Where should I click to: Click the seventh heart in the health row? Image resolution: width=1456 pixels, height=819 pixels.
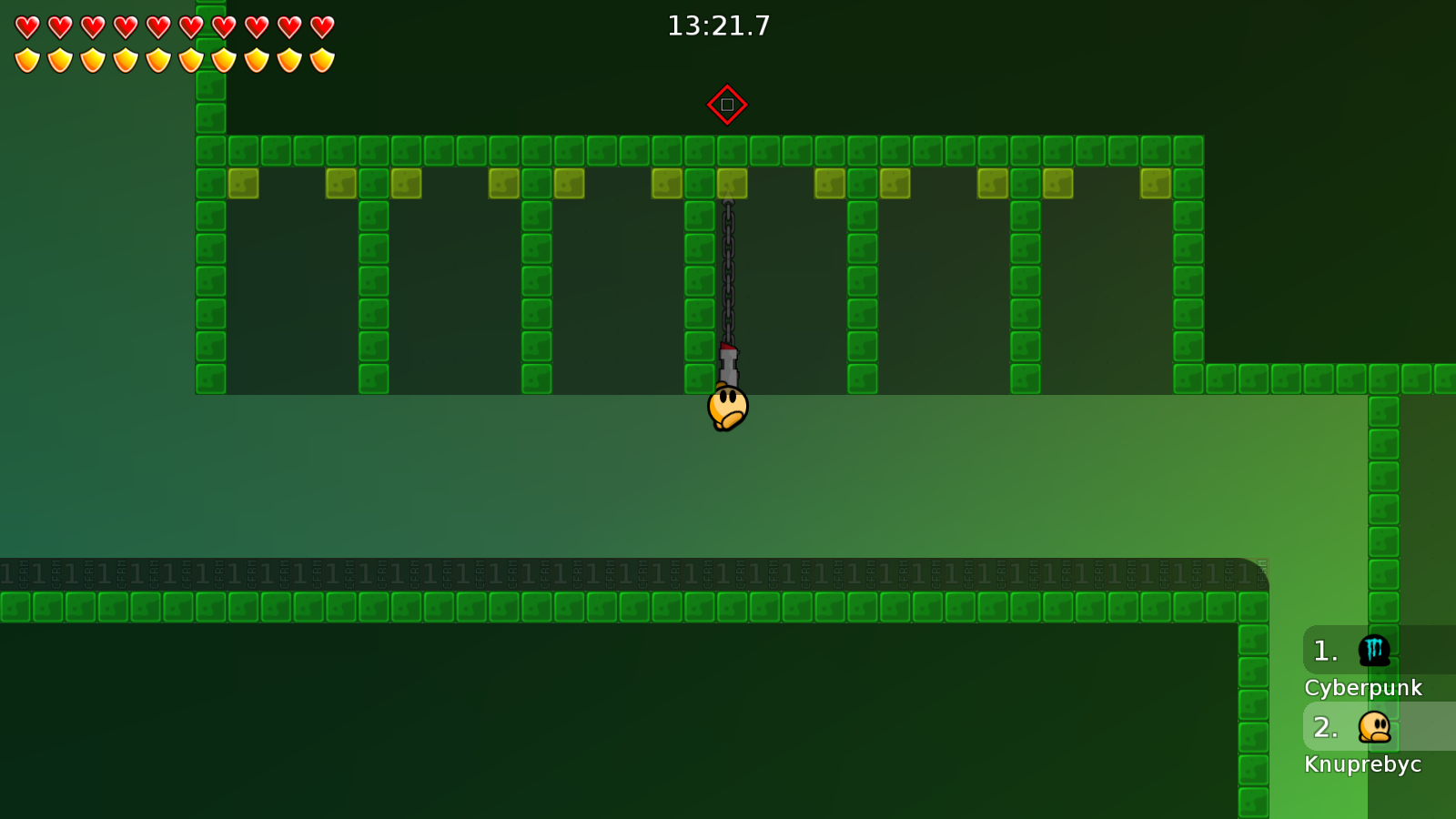point(222,27)
